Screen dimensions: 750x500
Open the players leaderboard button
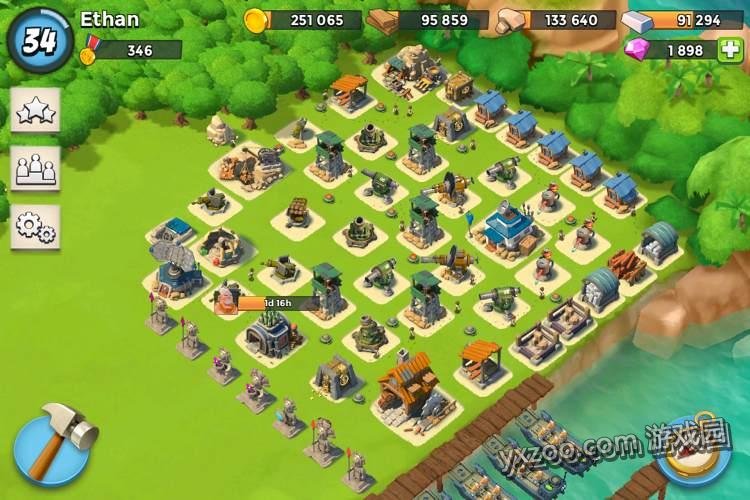click(x=35, y=169)
